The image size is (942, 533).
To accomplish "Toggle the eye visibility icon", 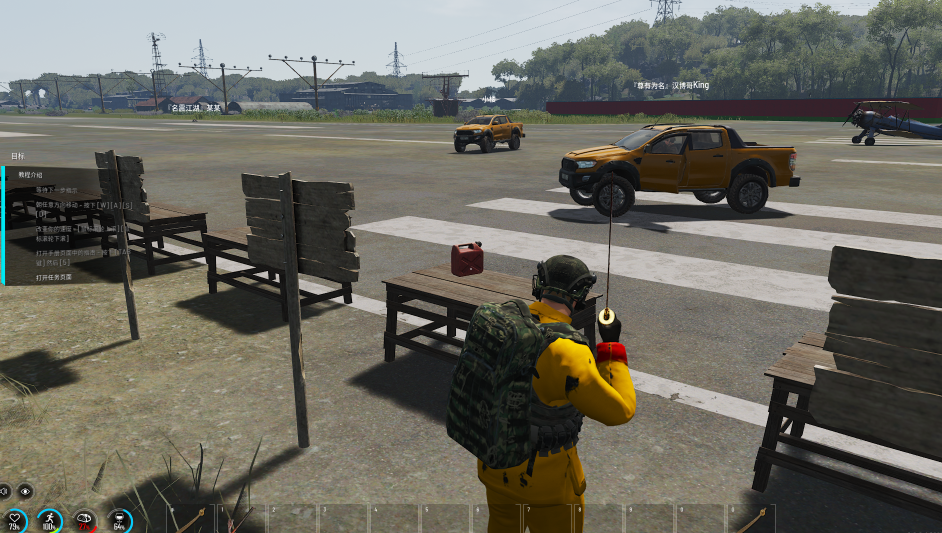I will tap(25, 491).
